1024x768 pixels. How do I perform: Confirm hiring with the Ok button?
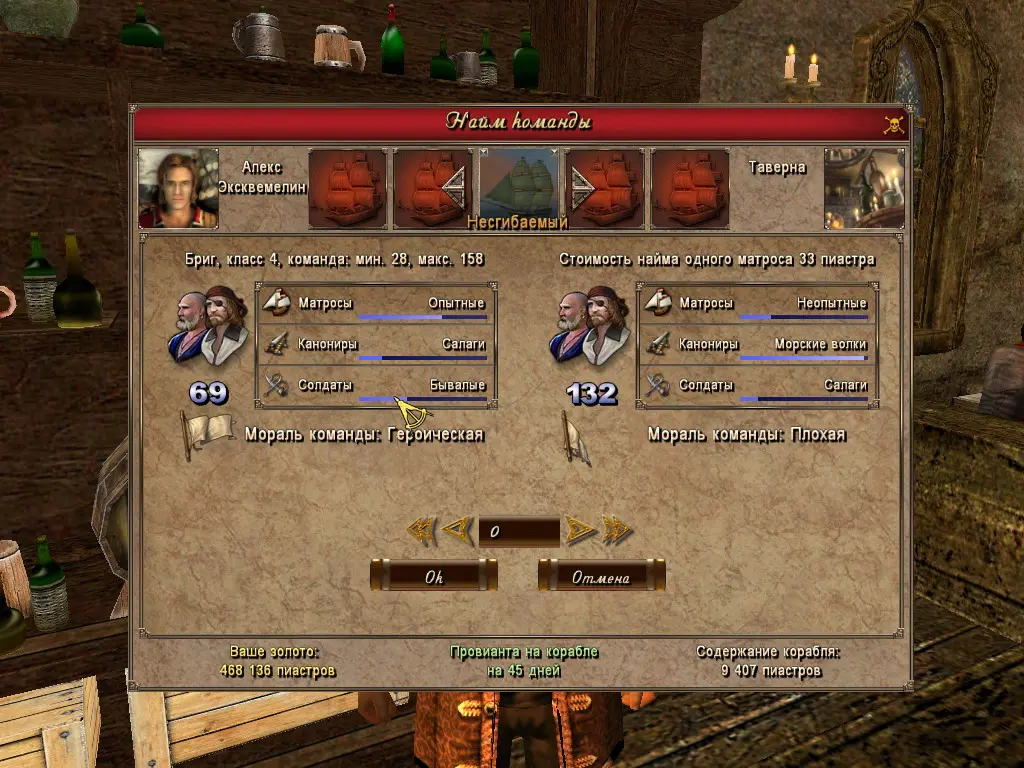coord(434,576)
